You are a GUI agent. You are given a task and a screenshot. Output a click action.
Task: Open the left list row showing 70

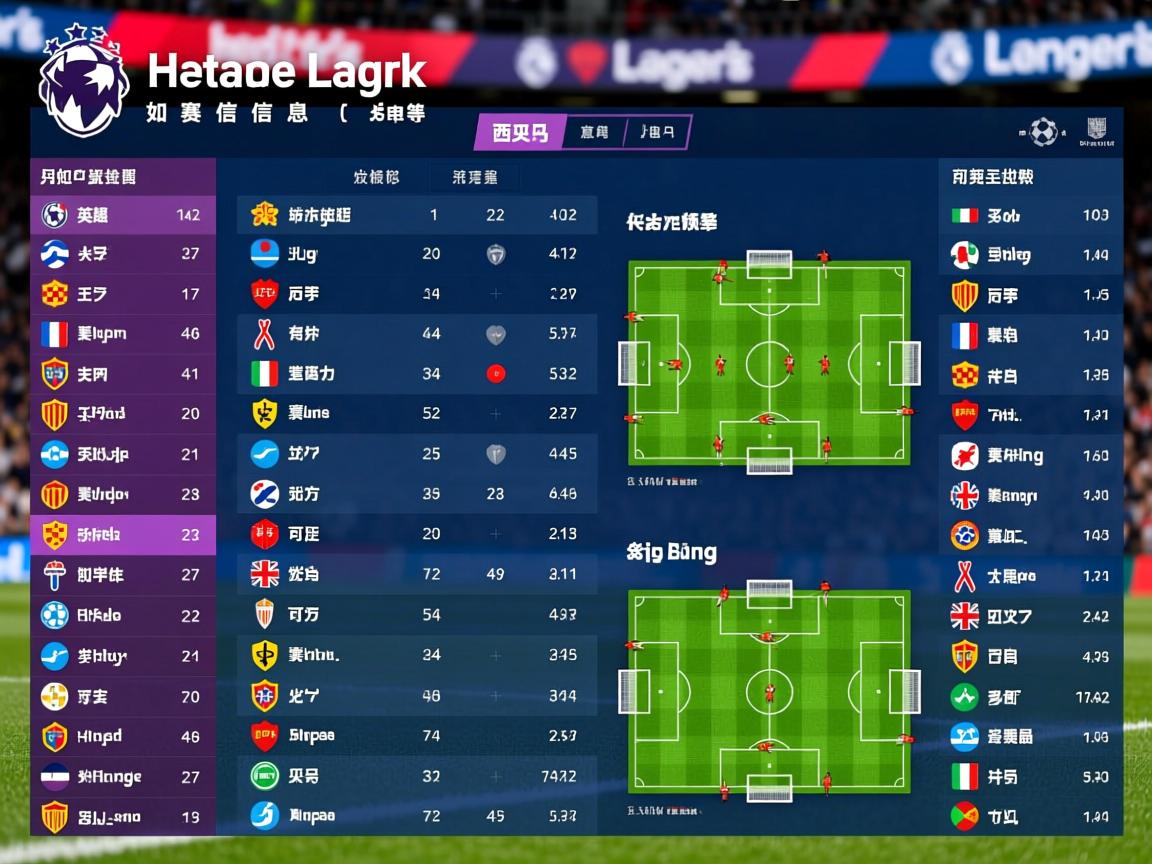[x=123, y=697]
